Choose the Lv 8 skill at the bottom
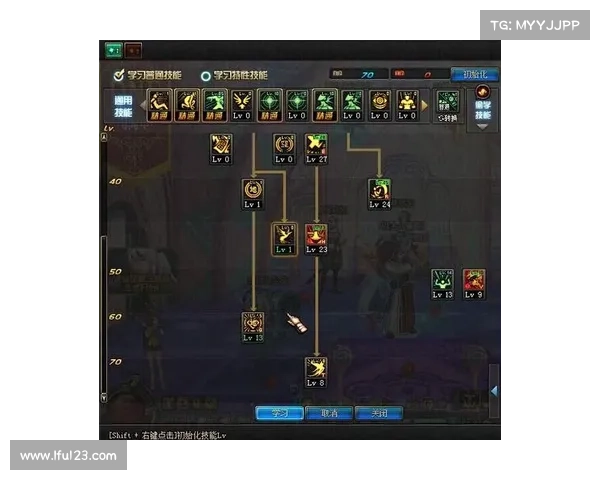Screen dimensions: 600x480 click(316, 368)
